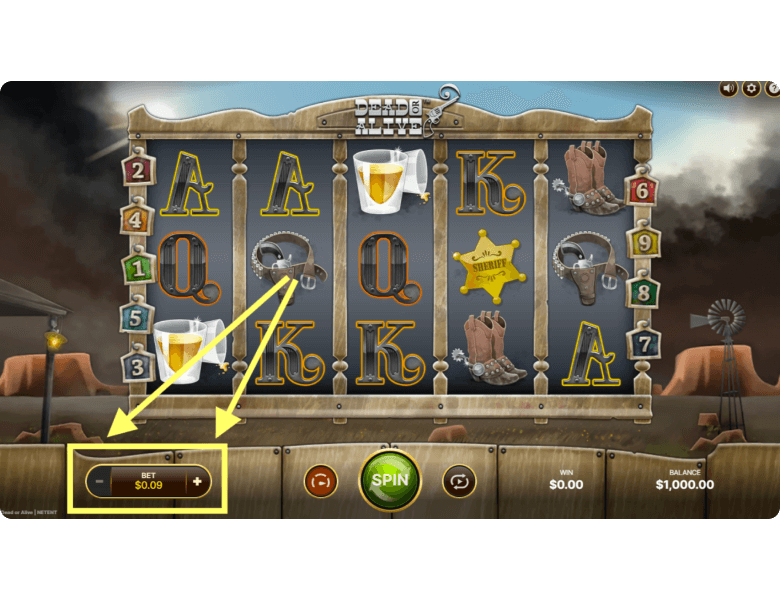Activate the autoplay loop-arrows button
780x600 pixels.
coord(459,481)
